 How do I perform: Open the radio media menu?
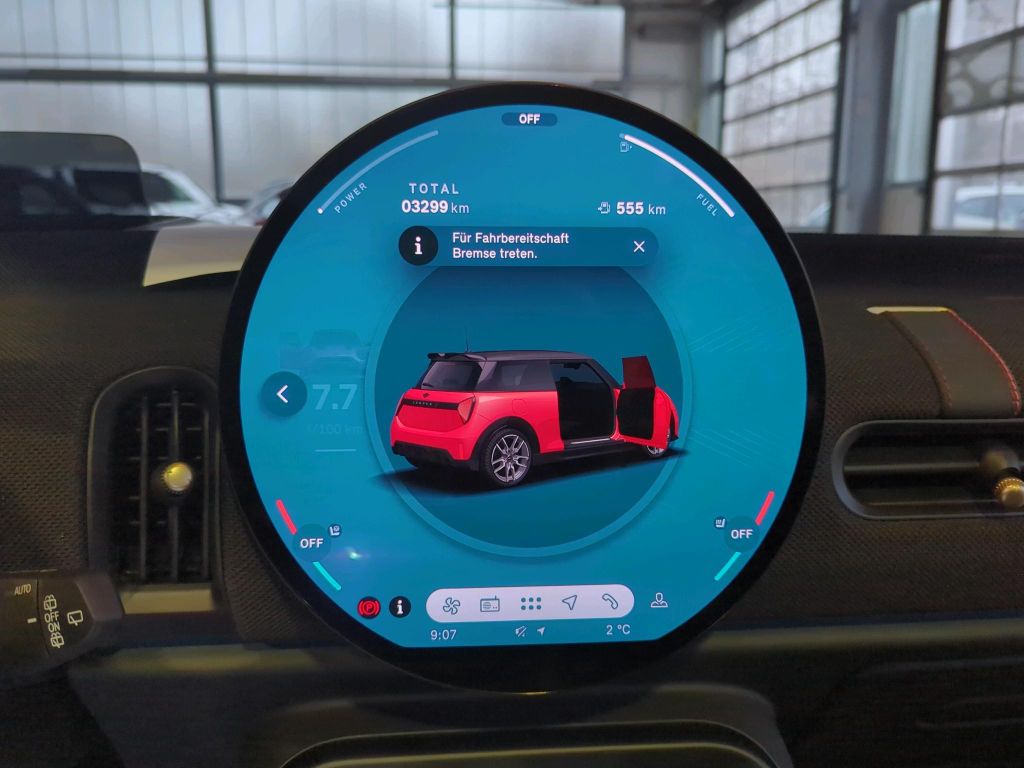[x=490, y=603]
